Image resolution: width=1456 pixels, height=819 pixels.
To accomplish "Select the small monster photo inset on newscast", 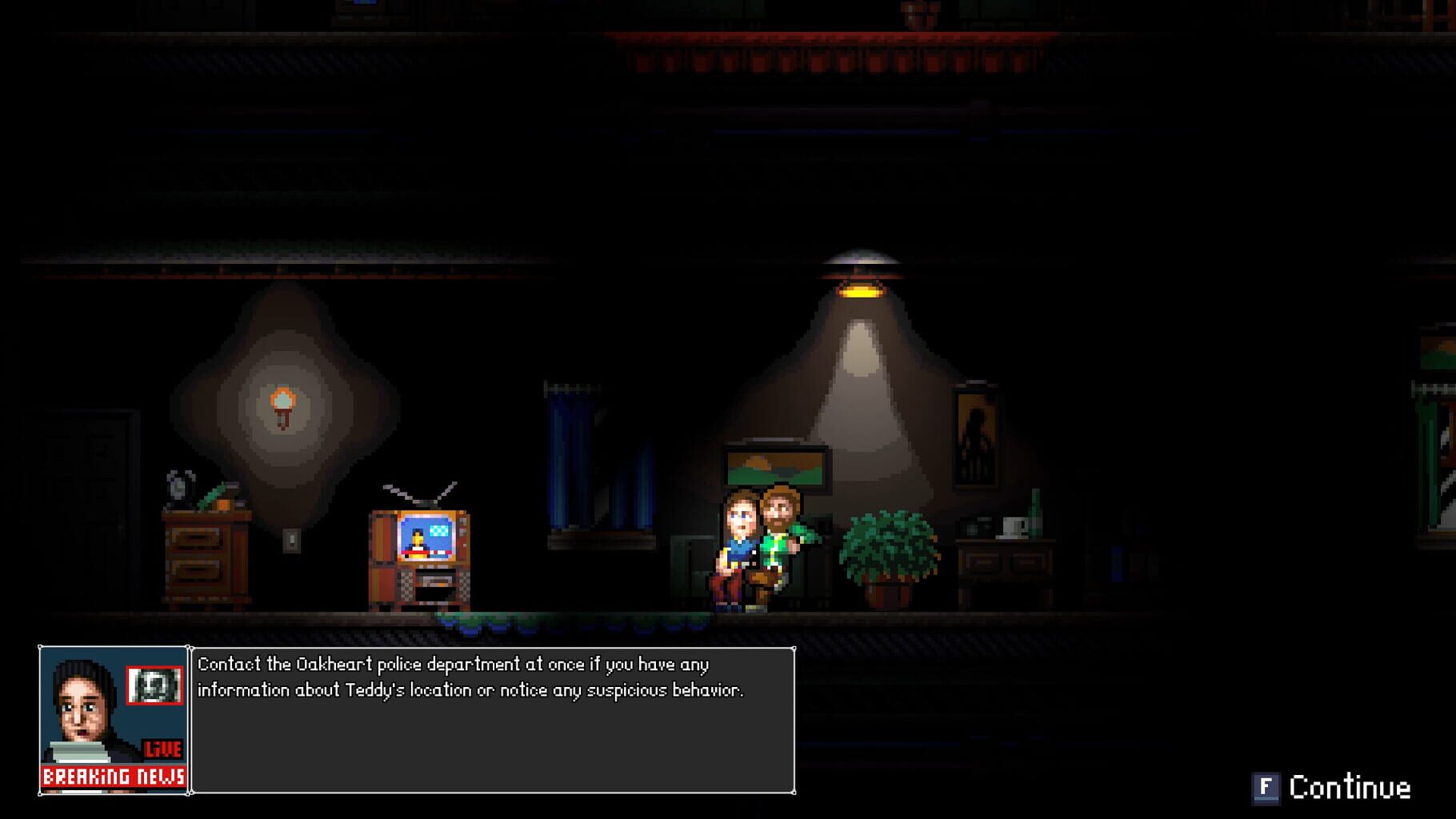I will point(156,684).
